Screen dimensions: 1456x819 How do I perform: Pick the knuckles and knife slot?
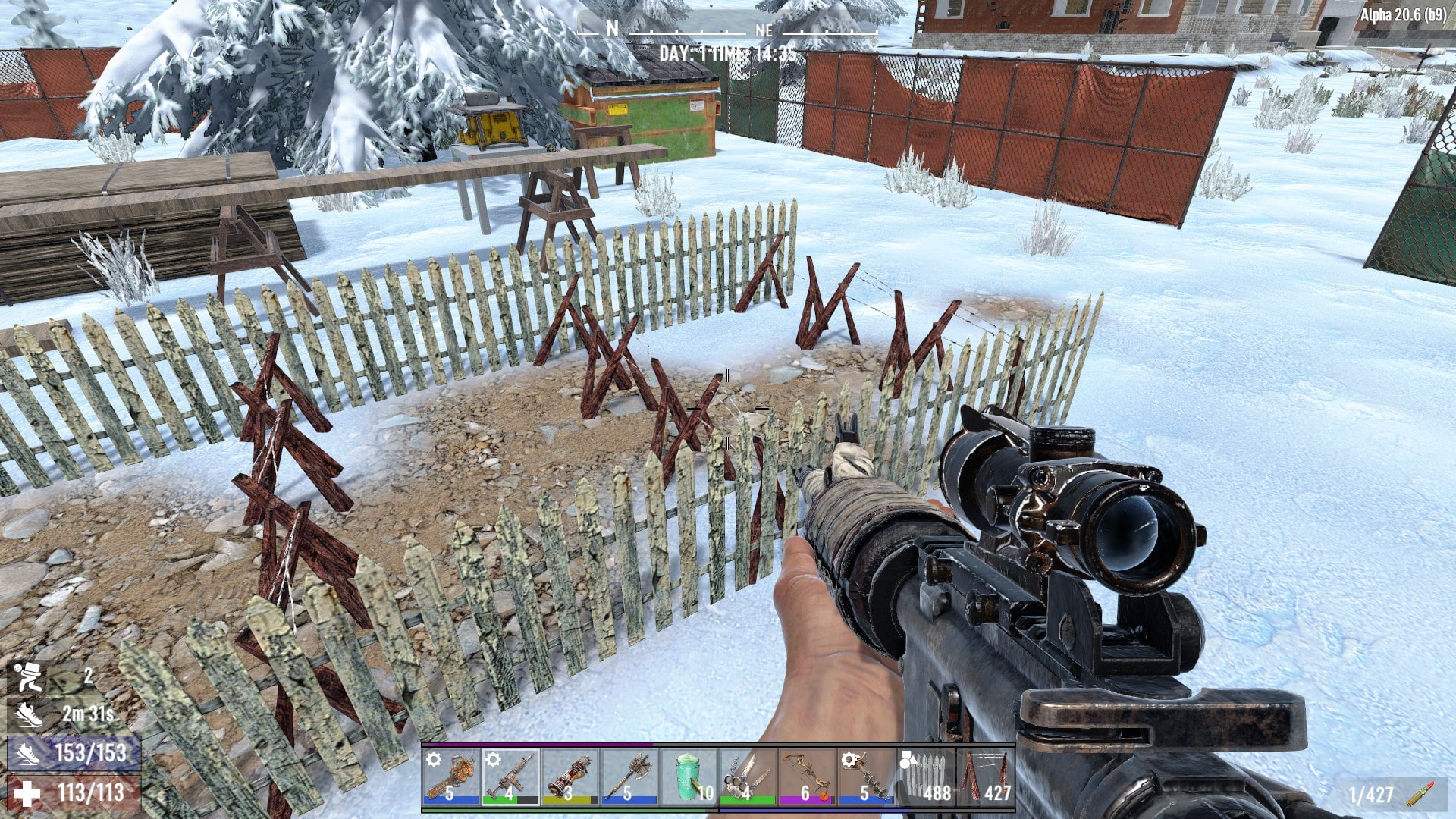(x=748, y=777)
